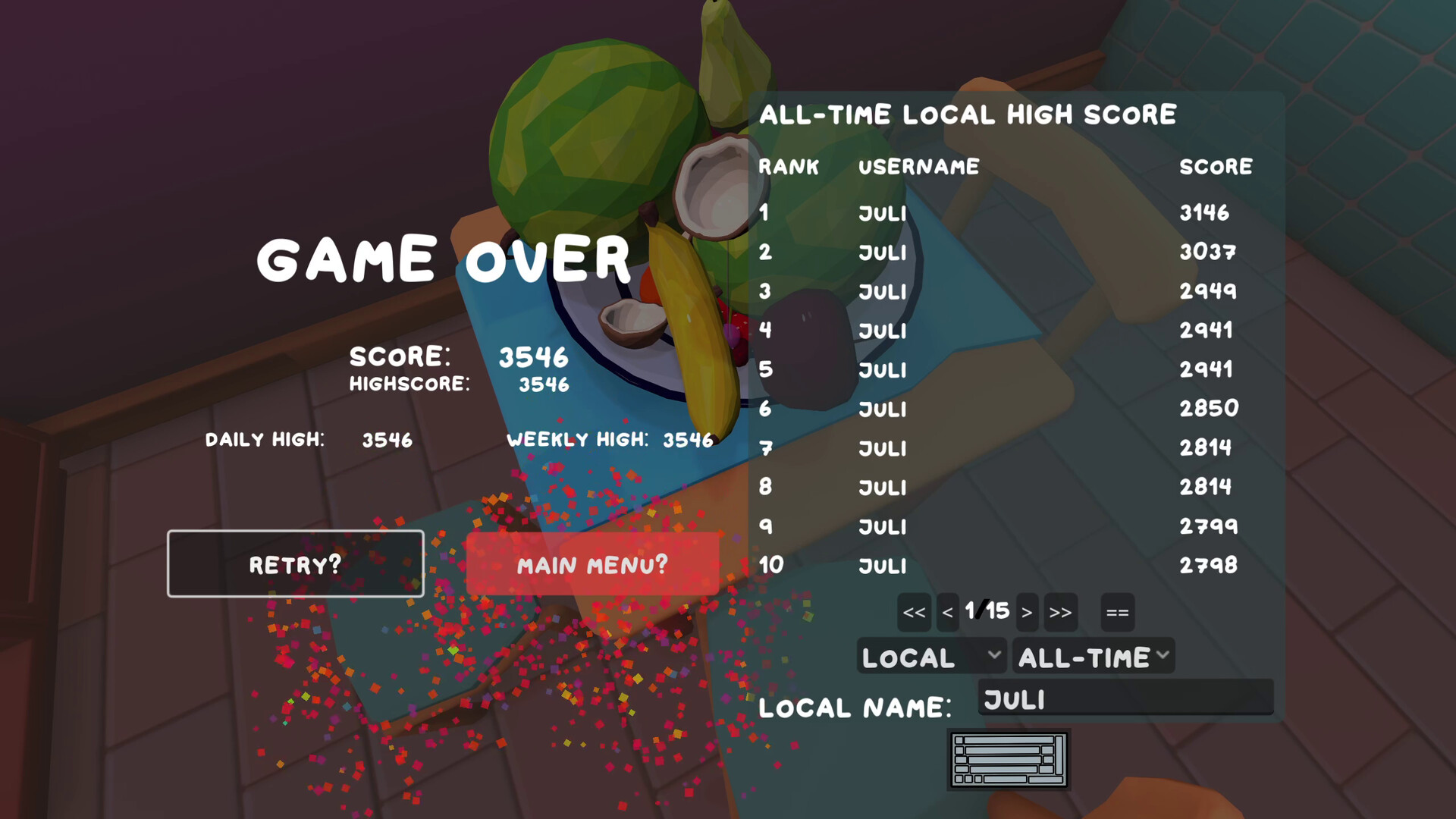Select the RANK column header
The height and width of the screenshot is (819, 1456).
pyautogui.click(x=789, y=166)
